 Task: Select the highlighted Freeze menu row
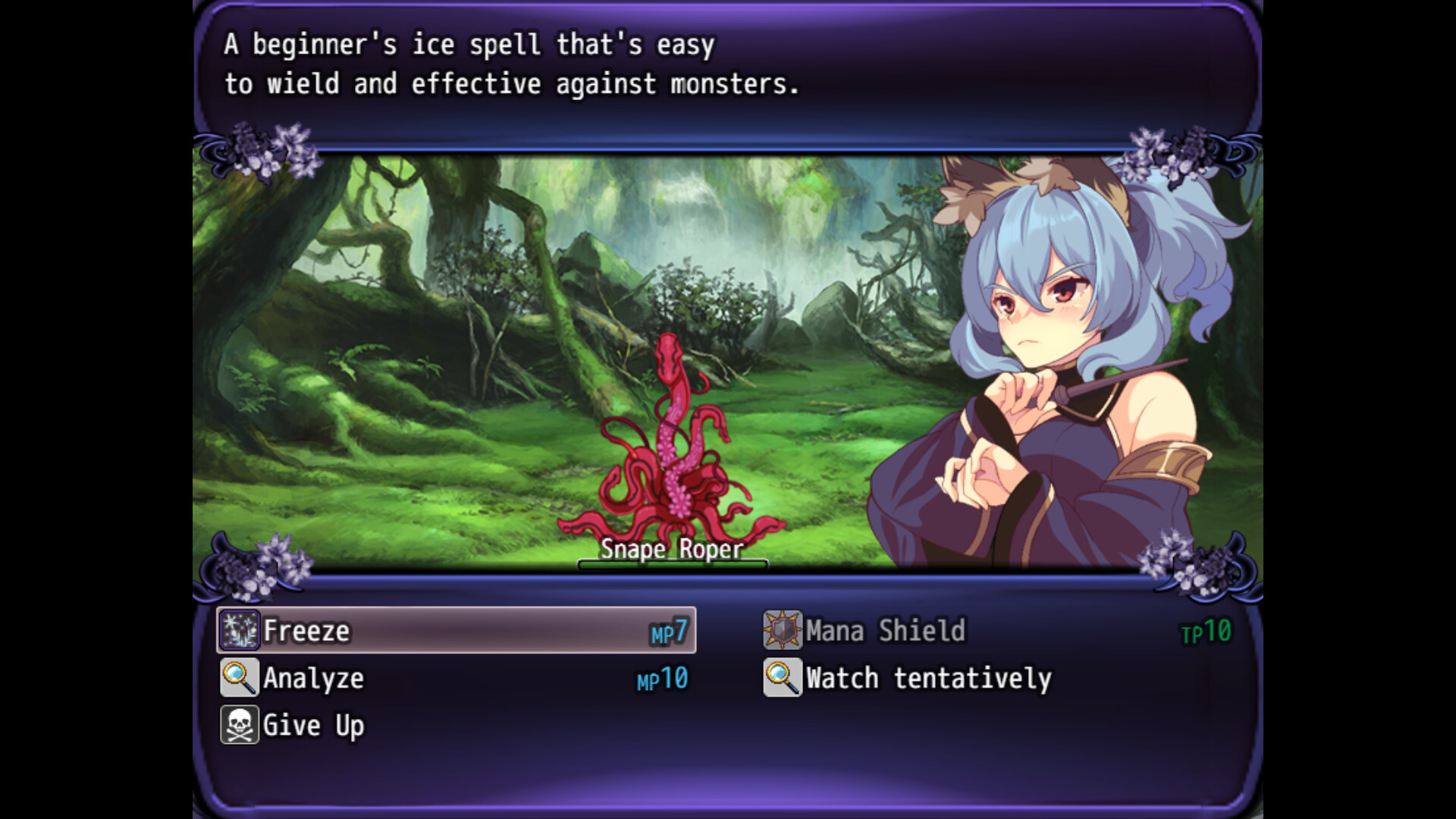(455, 631)
